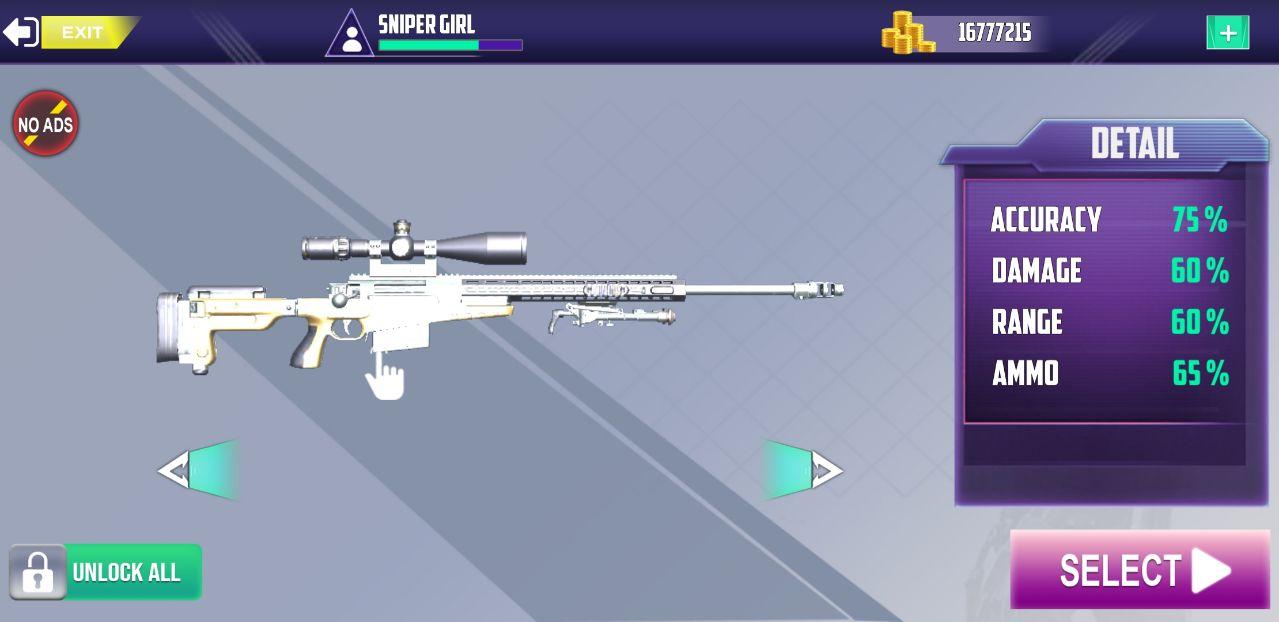This screenshot has height=622, width=1279.
Task: Exit the weapon selection screen
Action: (x=68, y=32)
